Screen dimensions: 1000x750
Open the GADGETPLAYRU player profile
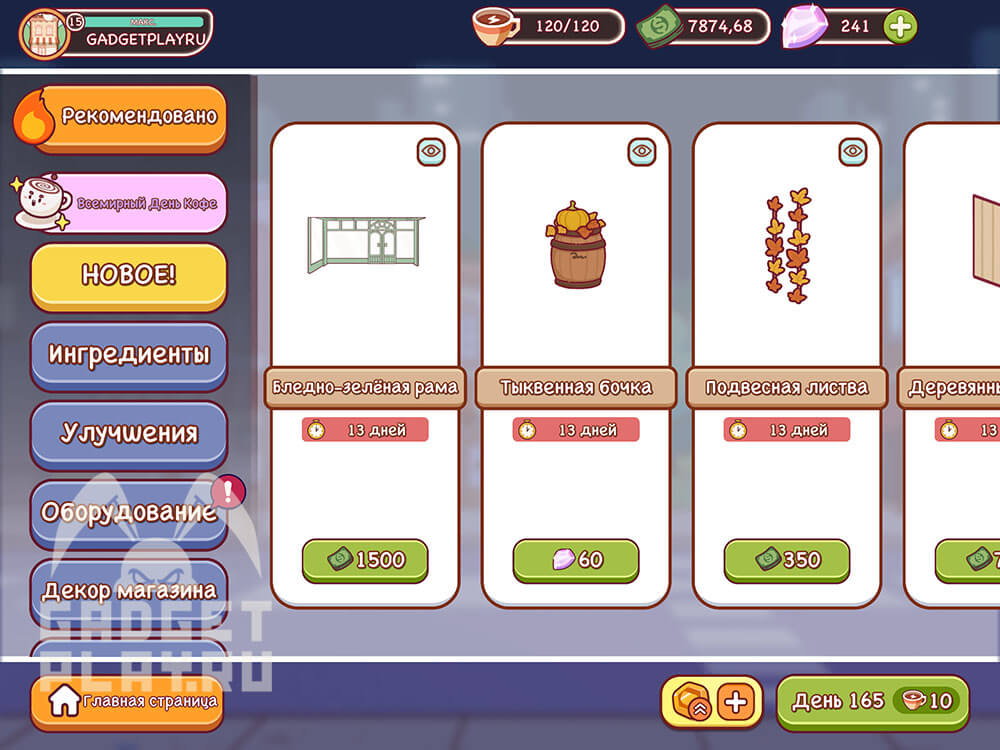point(116,33)
